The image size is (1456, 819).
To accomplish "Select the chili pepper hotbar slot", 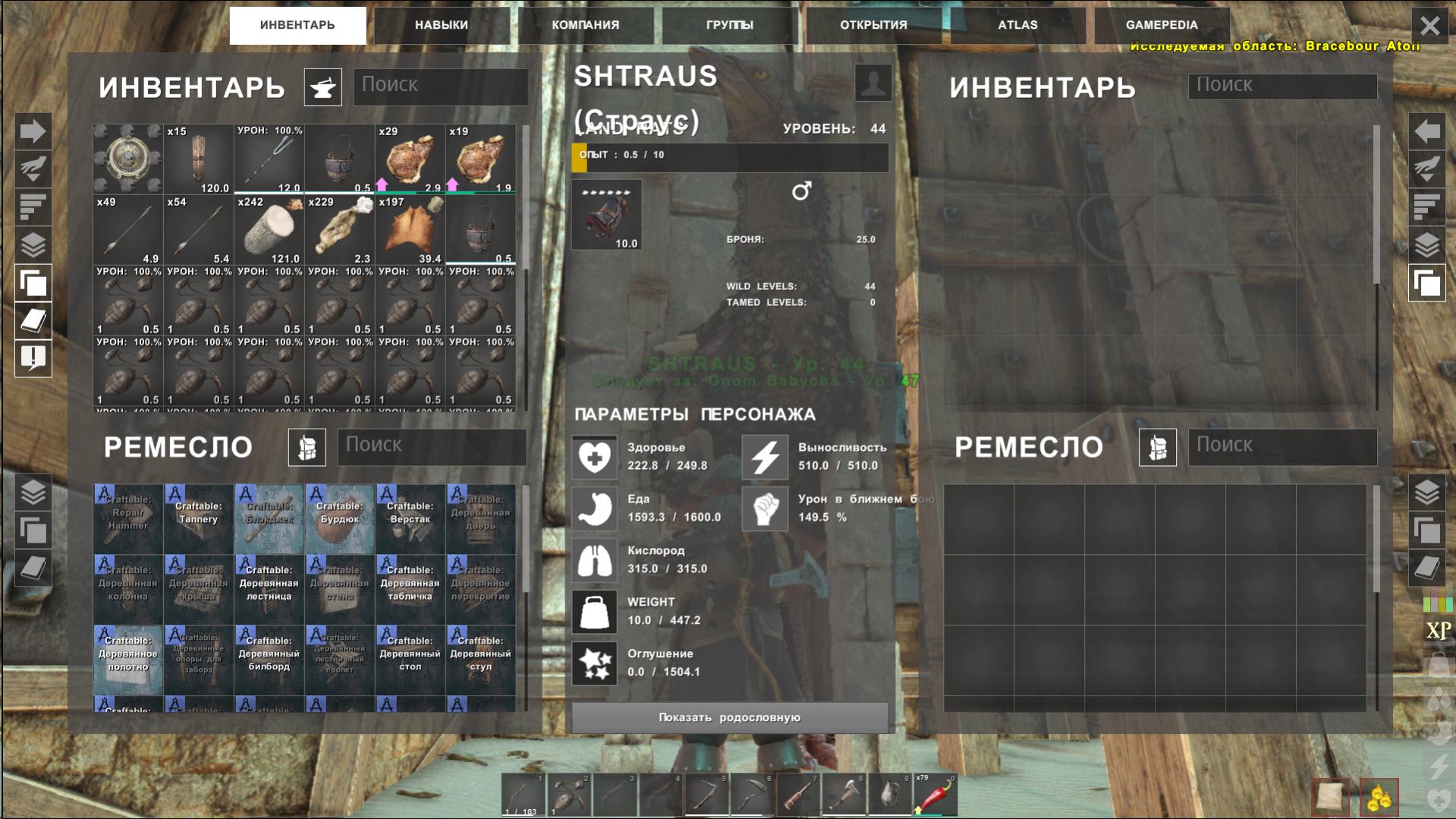I will click(x=935, y=795).
